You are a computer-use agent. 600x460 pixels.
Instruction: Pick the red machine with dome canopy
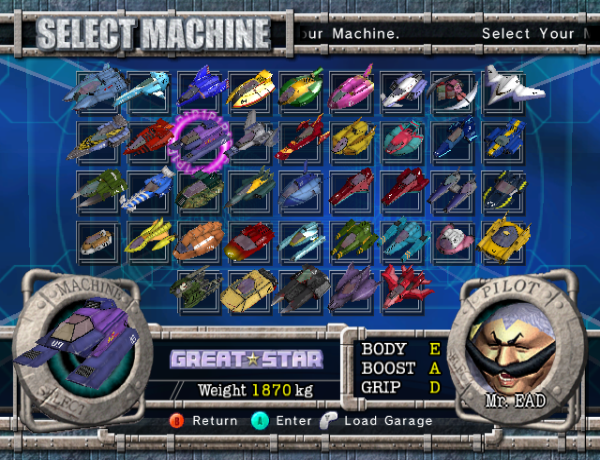250,240
